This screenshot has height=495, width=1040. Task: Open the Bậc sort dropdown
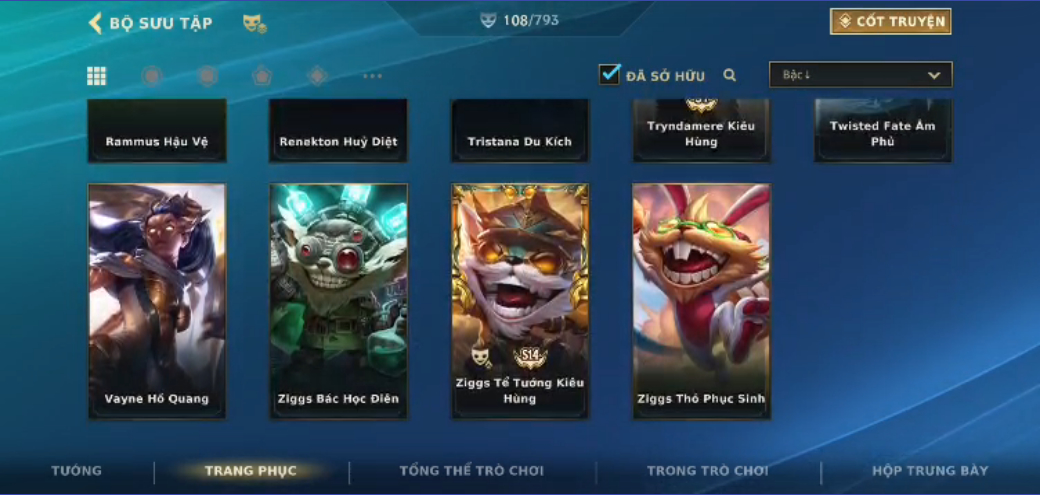pyautogui.click(x=860, y=75)
